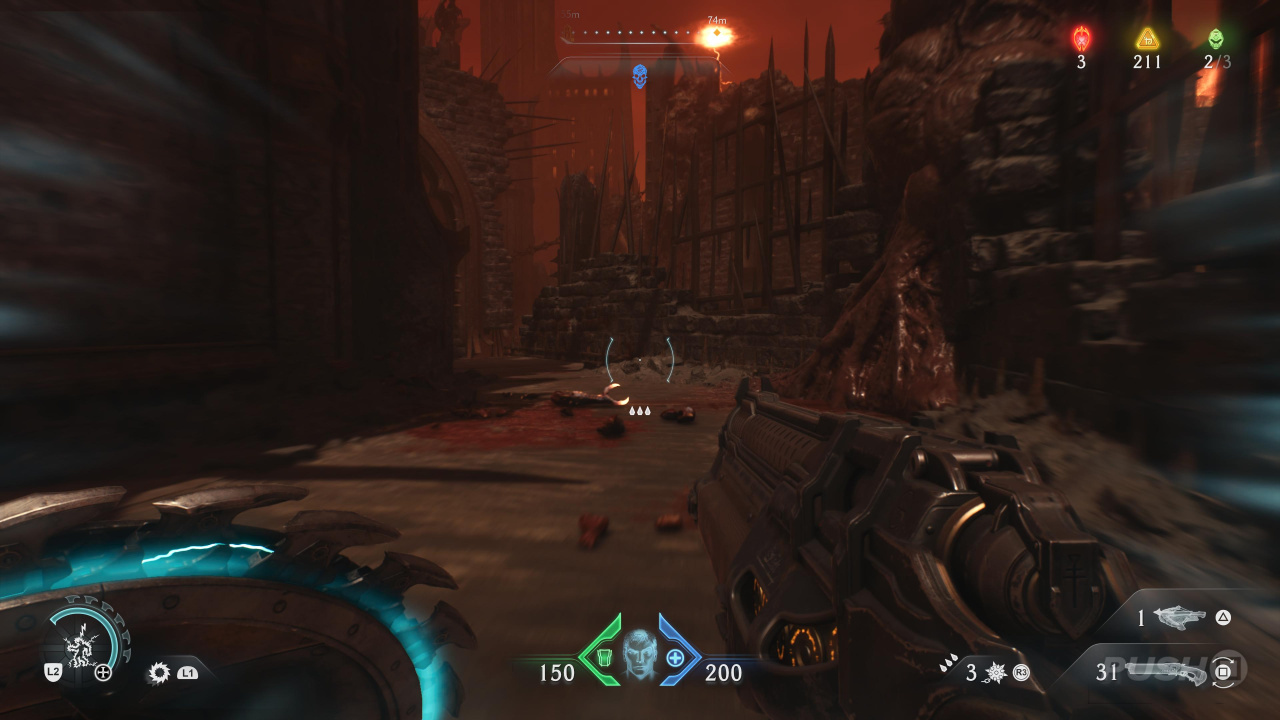Select the equipped shotgun weapon slot
This screenshot has height=720, width=1280.
pyautogui.click(x=1165, y=672)
